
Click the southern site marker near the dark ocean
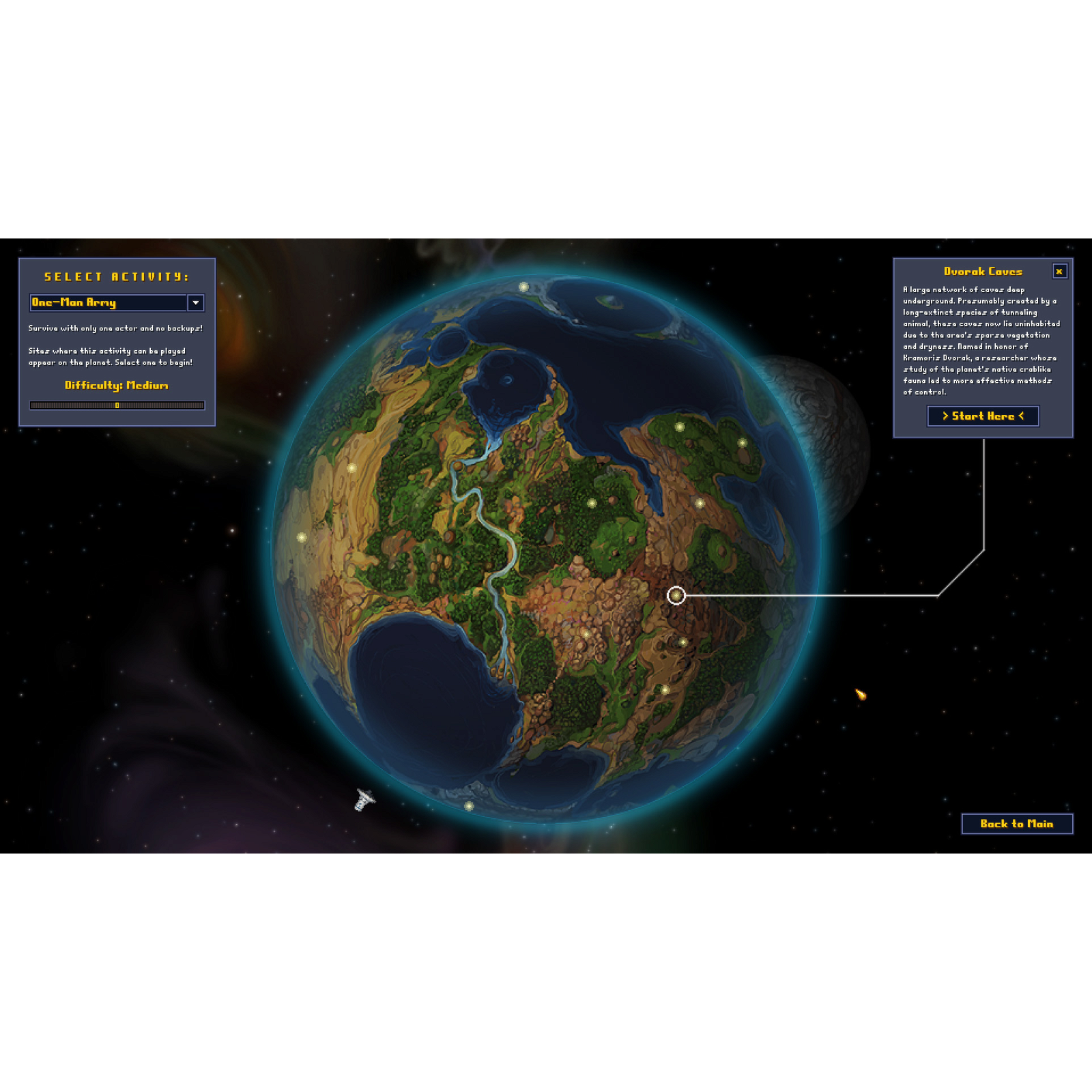(x=667, y=689)
